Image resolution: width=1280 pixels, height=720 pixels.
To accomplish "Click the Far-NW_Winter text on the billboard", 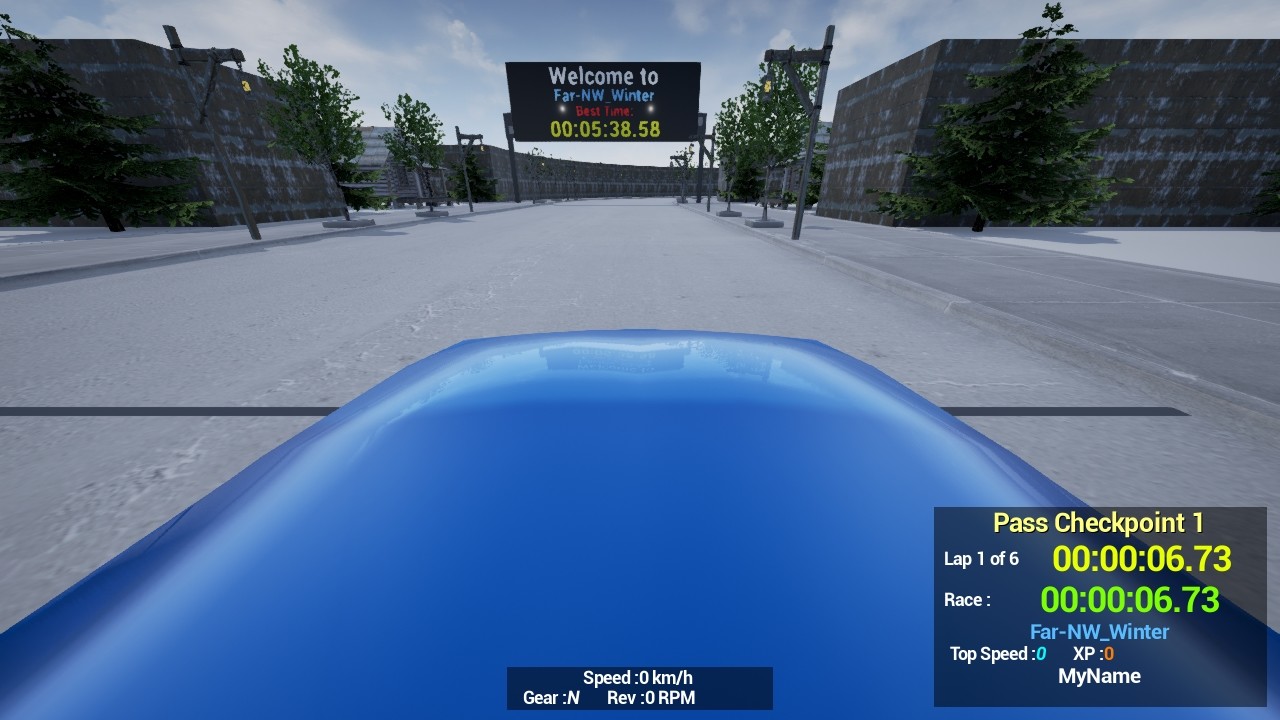I will (604, 93).
